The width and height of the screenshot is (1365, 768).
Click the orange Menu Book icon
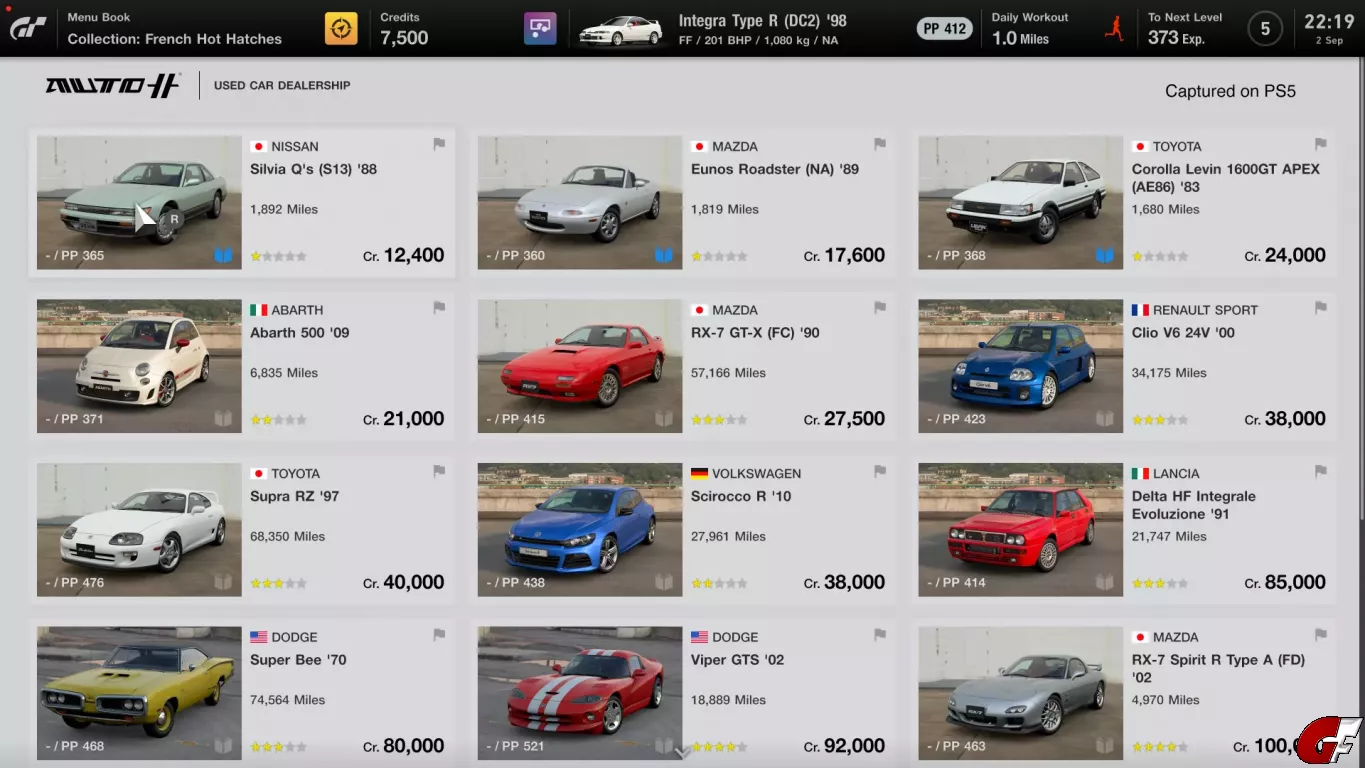pos(341,29)
